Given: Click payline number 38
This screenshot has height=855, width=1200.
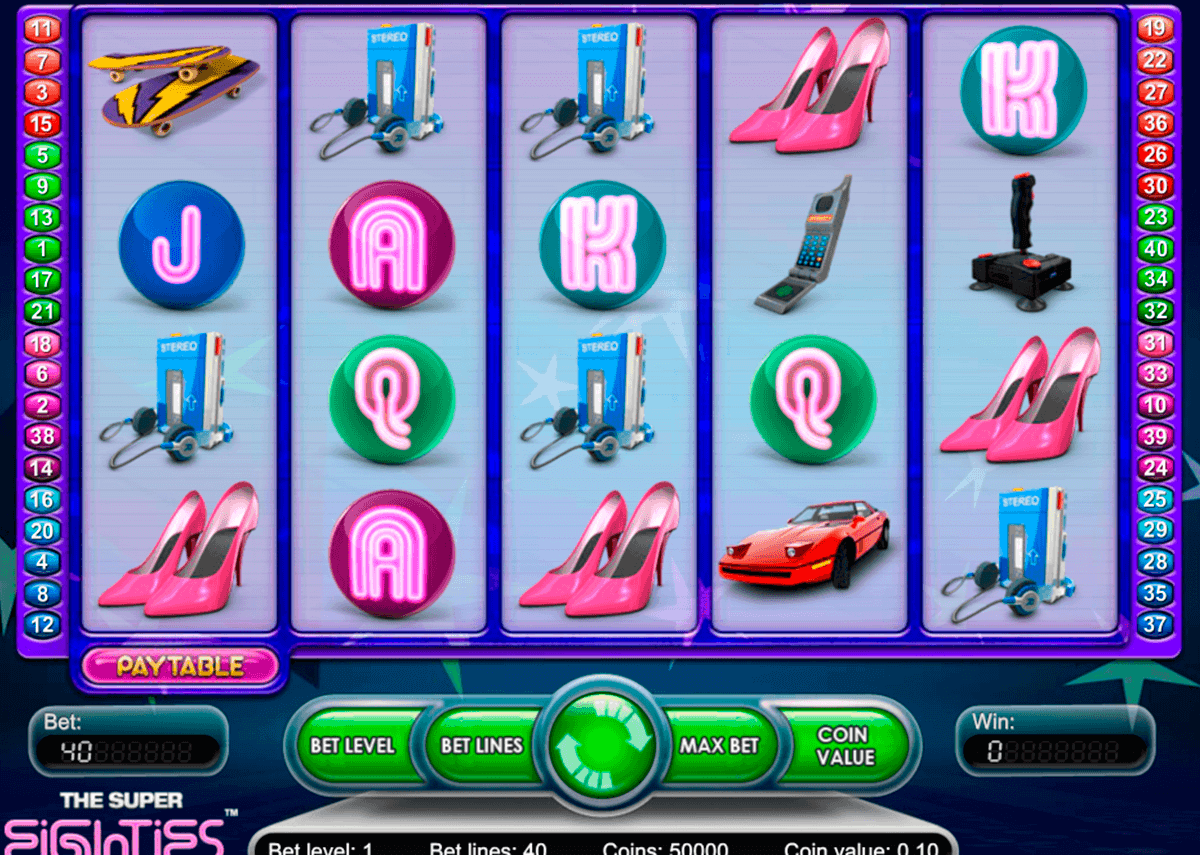Looking at the screenshot, I should click(x=42, y=436).
